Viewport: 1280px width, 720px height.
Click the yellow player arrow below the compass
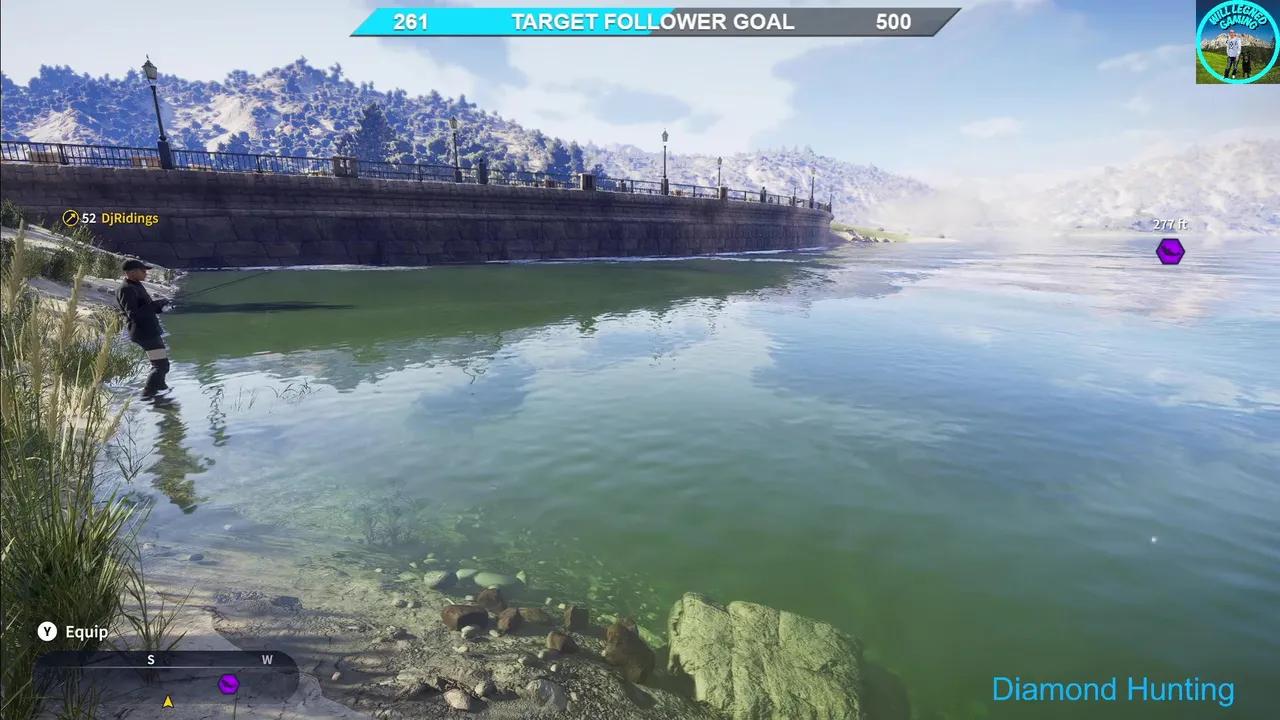[x=167, y=701]
